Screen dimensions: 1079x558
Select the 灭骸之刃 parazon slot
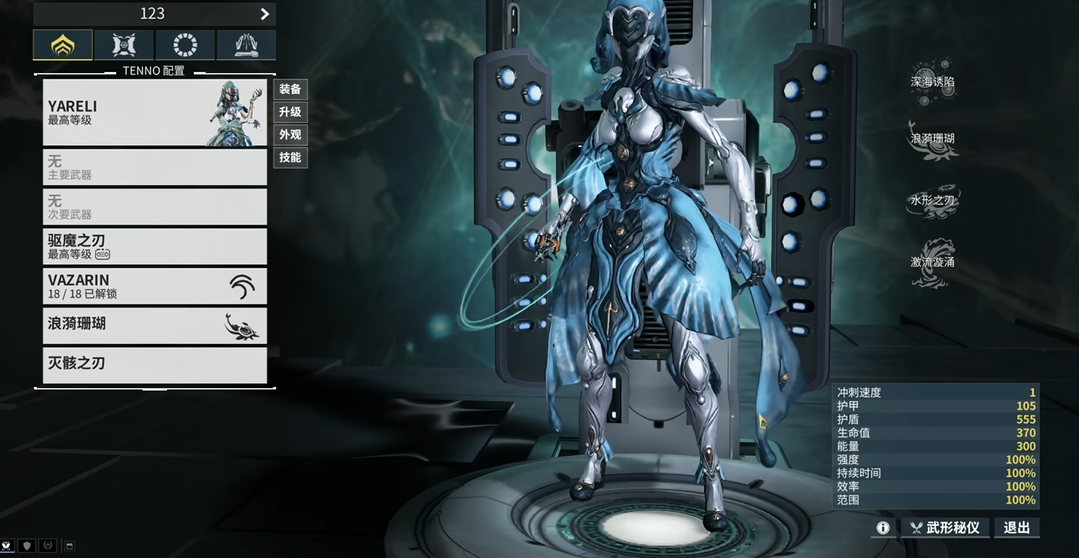[x=155, y=364]
